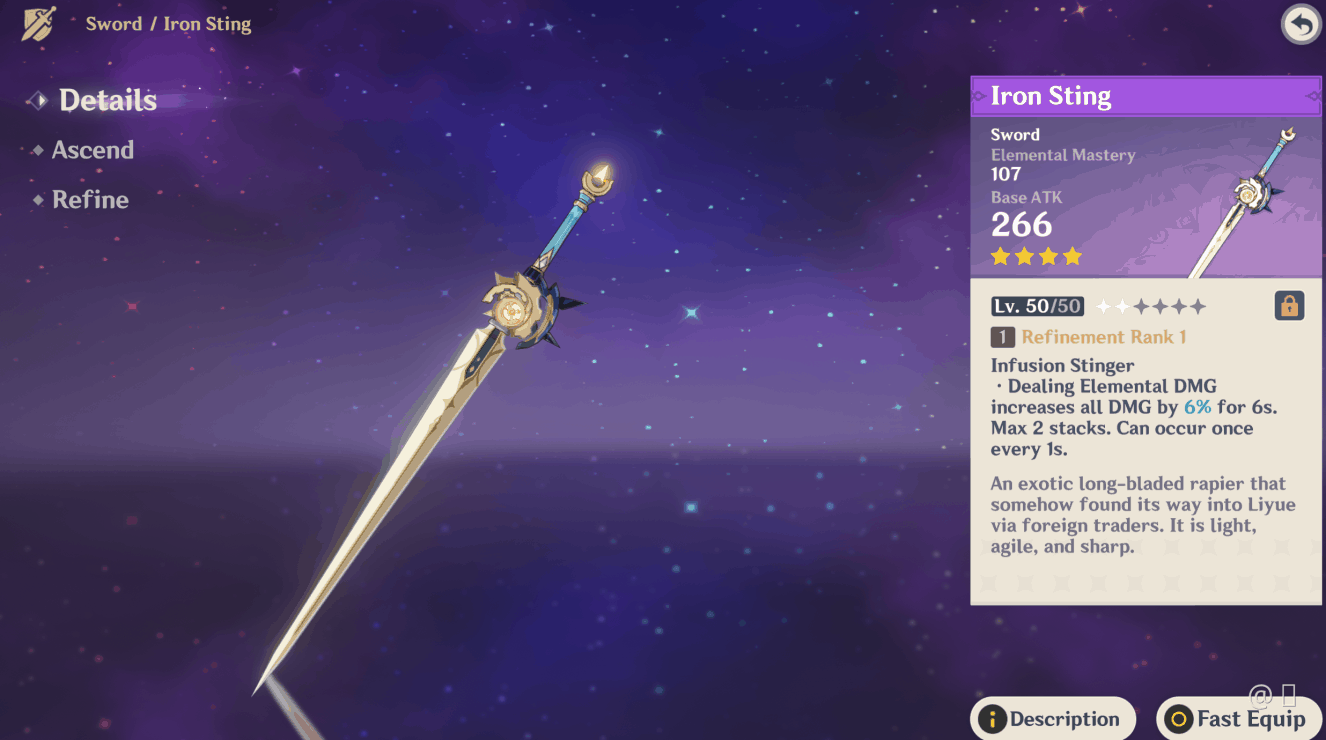Open the Details tab
This screenshot has height=740, width=1326.
click(107, 100)
